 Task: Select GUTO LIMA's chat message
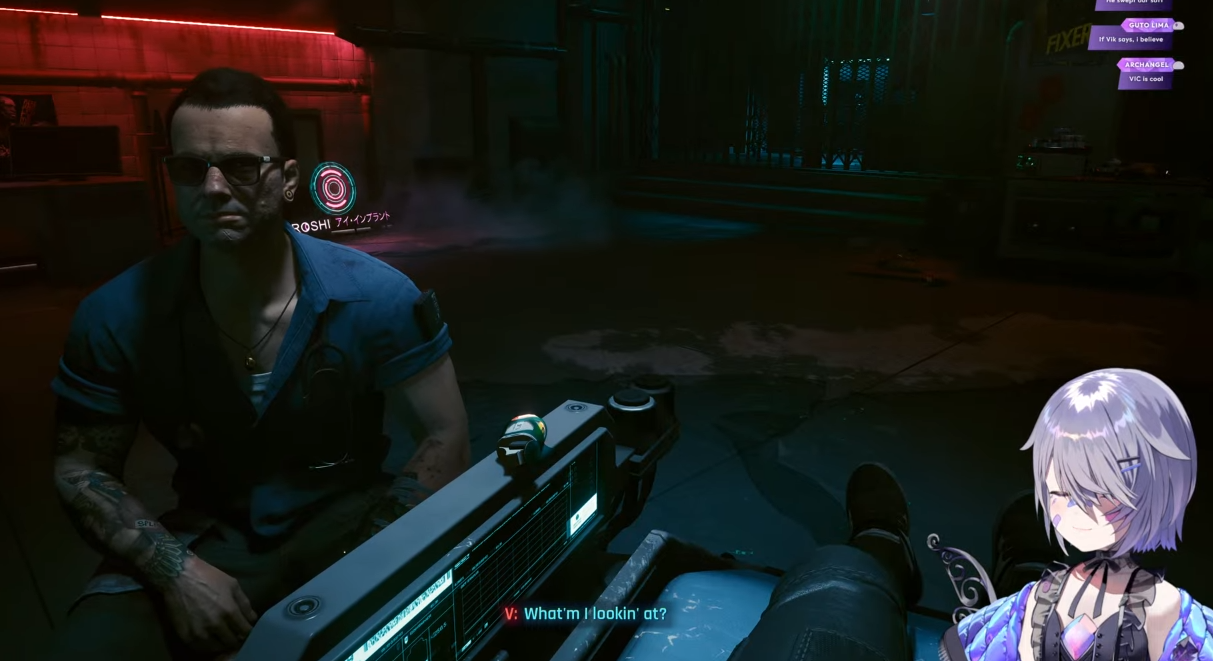point(1130,40)
